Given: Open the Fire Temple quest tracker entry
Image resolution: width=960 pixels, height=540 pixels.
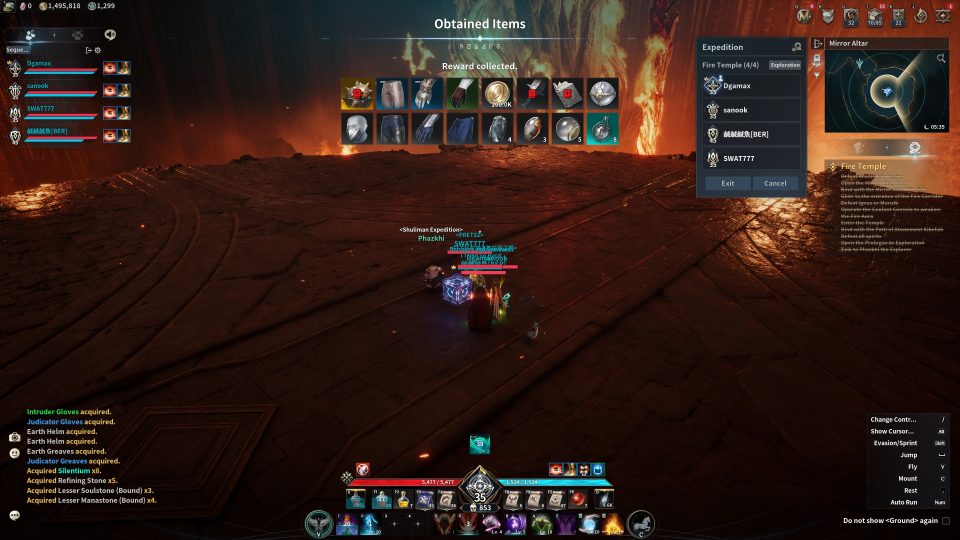Looking at the screenshot, I should click(x=863, y=166).
